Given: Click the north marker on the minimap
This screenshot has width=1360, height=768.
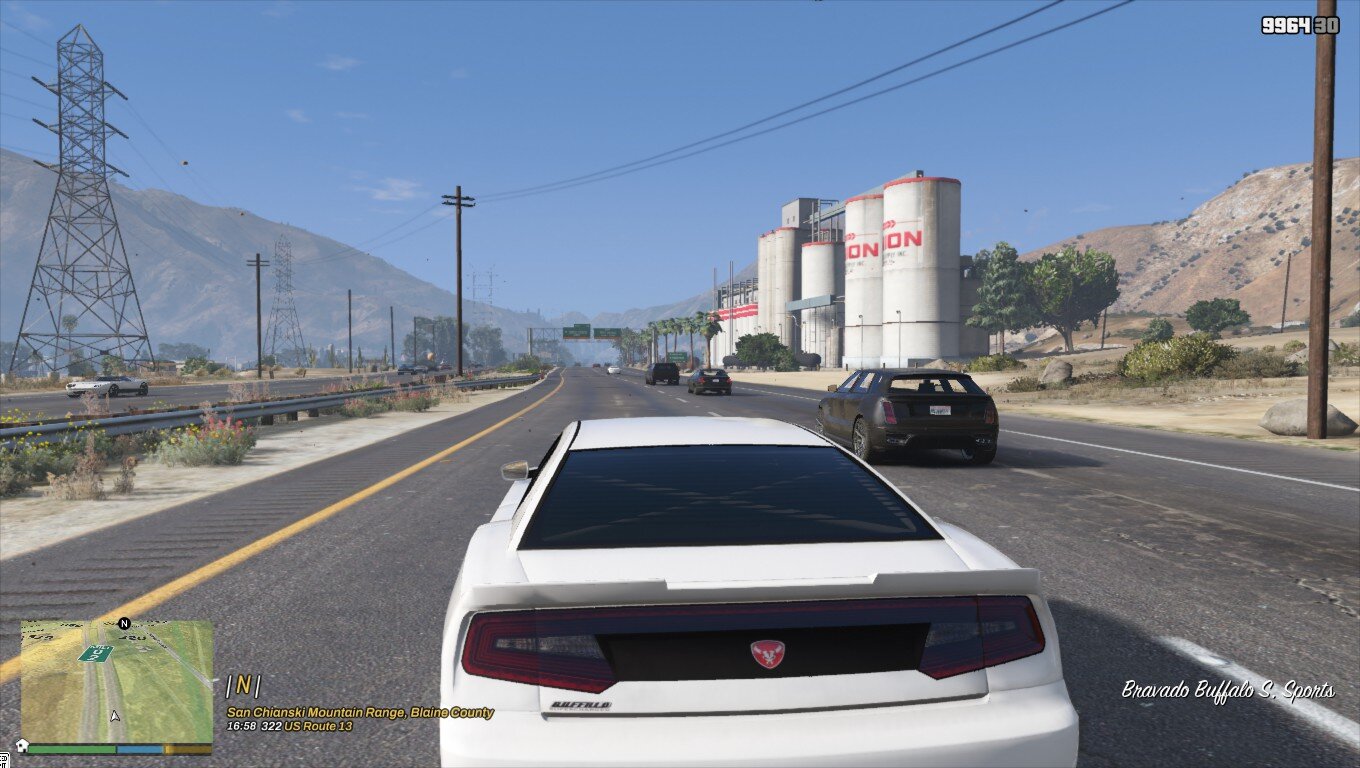Looking at the screenshot, I should (124, 623).
